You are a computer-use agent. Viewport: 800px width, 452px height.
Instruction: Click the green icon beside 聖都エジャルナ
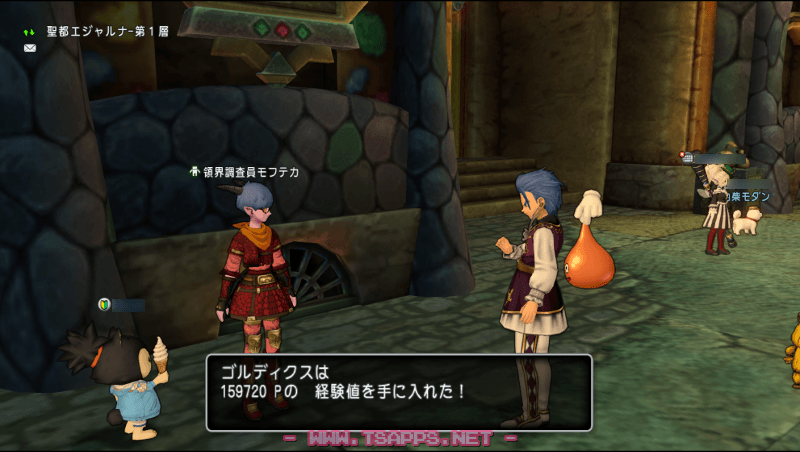(x=30, y=31)
